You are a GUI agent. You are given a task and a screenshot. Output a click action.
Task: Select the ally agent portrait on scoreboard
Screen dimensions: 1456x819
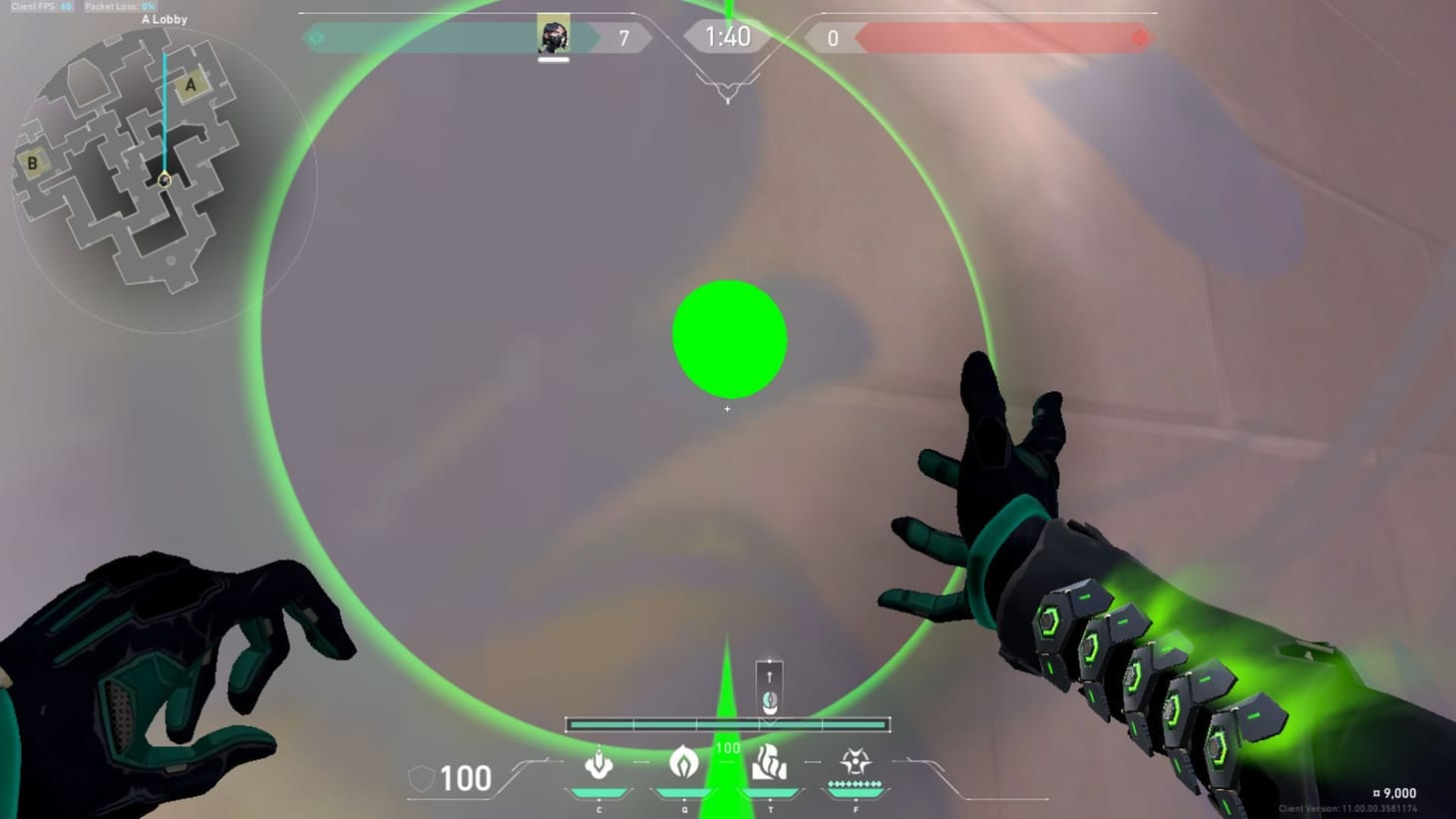(x=554, y=35)
